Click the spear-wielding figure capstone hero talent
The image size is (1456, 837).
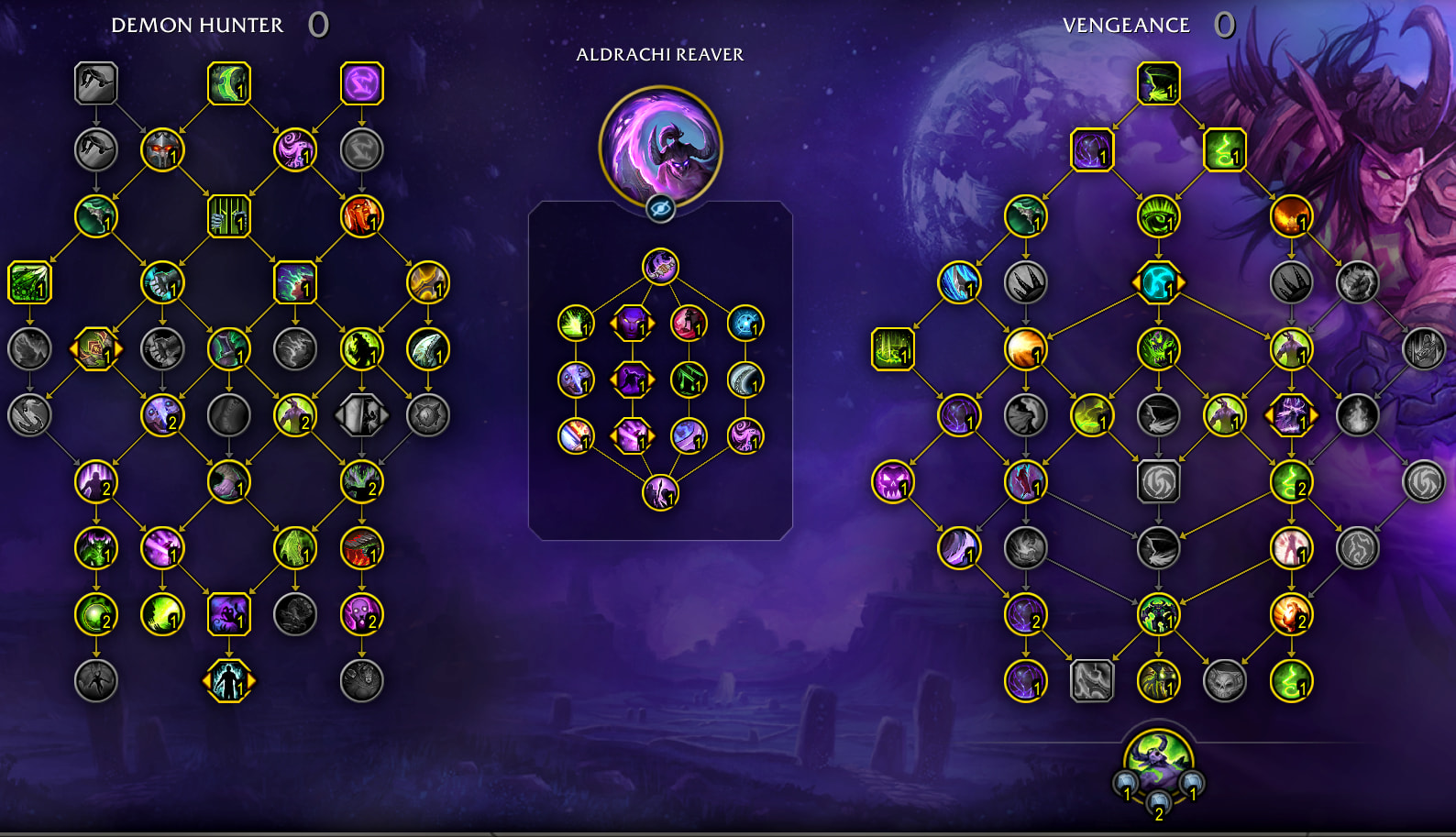pos(660,493)
